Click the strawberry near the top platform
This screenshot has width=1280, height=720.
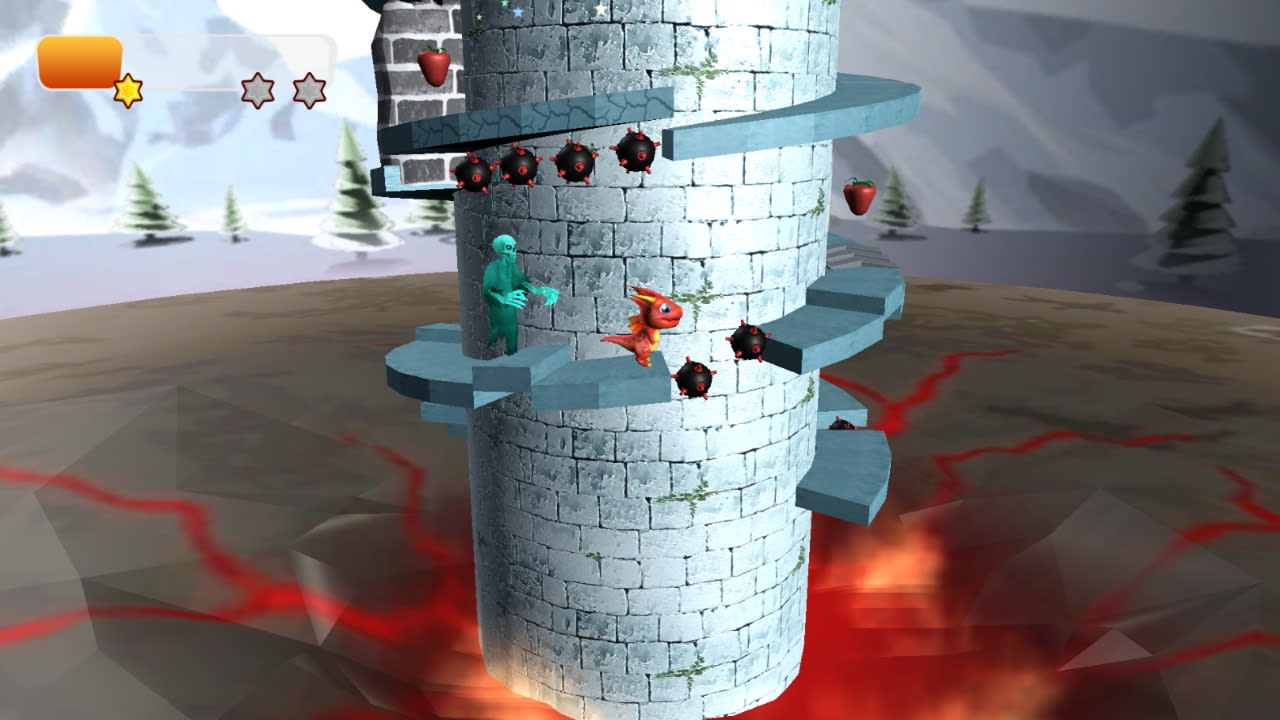(434, 66)
